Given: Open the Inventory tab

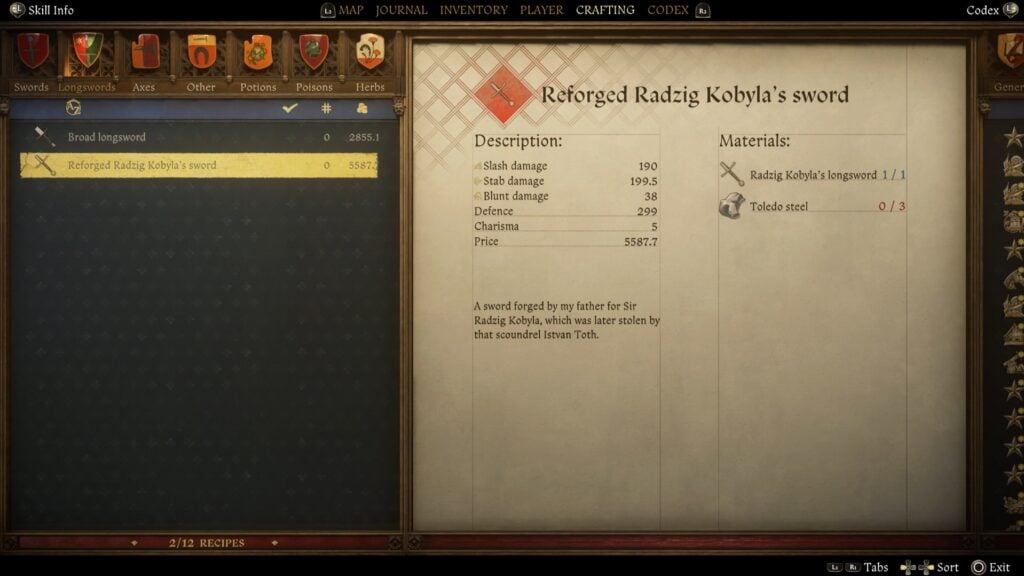Looking at the screenshot, I should (x=473, y=10).
